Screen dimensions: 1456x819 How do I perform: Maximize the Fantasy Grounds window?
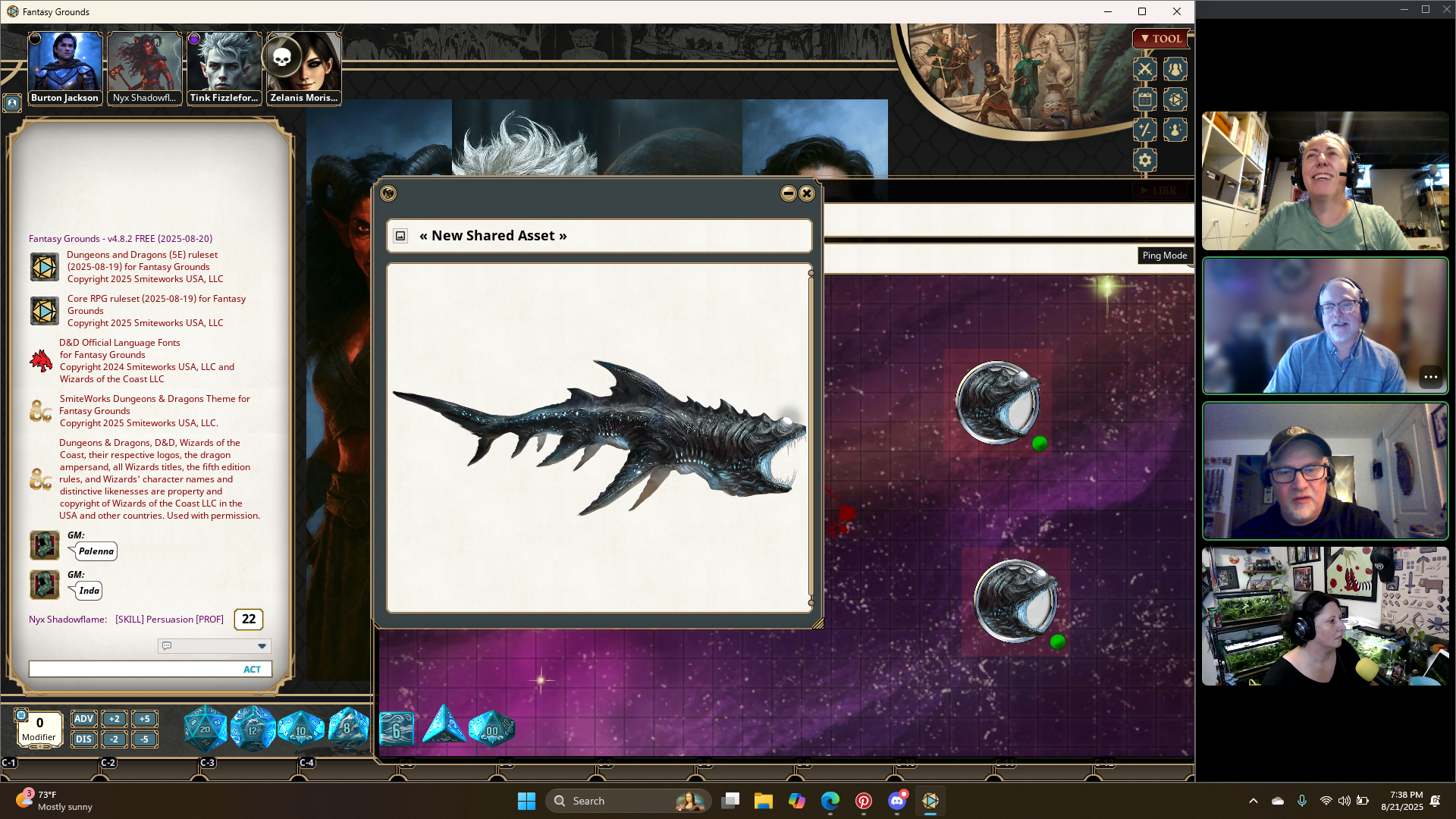1141,11
